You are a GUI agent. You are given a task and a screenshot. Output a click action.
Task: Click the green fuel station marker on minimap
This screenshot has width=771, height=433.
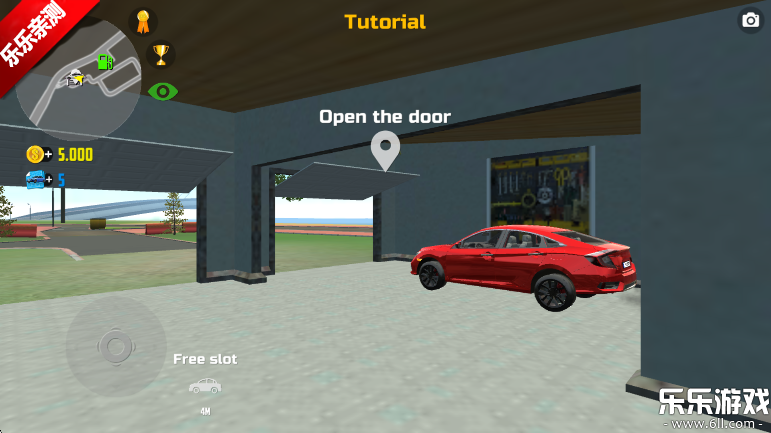[104, 62]
